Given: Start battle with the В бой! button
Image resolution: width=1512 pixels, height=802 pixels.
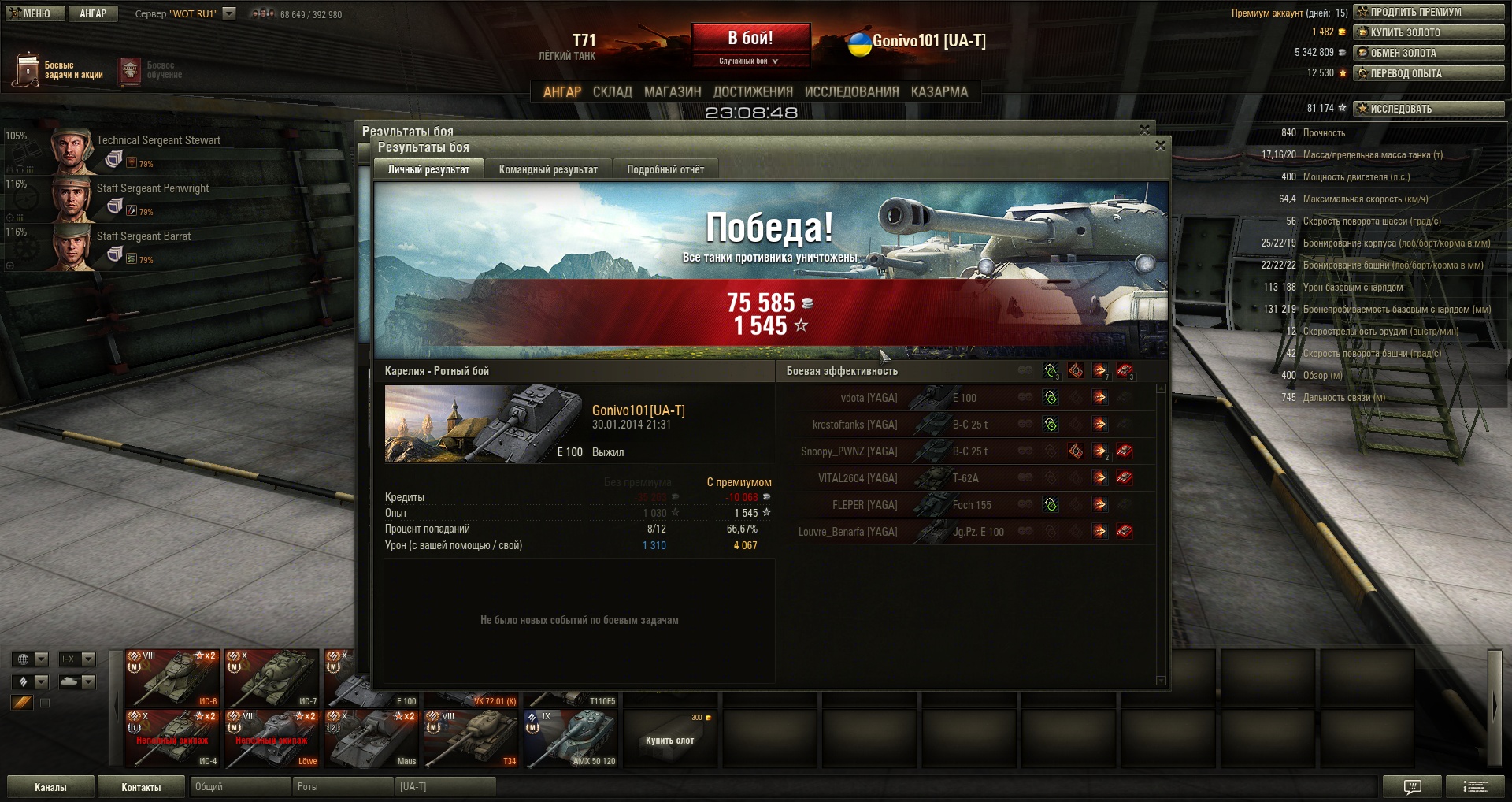Looking at the screenshot, I should (x=750, y=39).
